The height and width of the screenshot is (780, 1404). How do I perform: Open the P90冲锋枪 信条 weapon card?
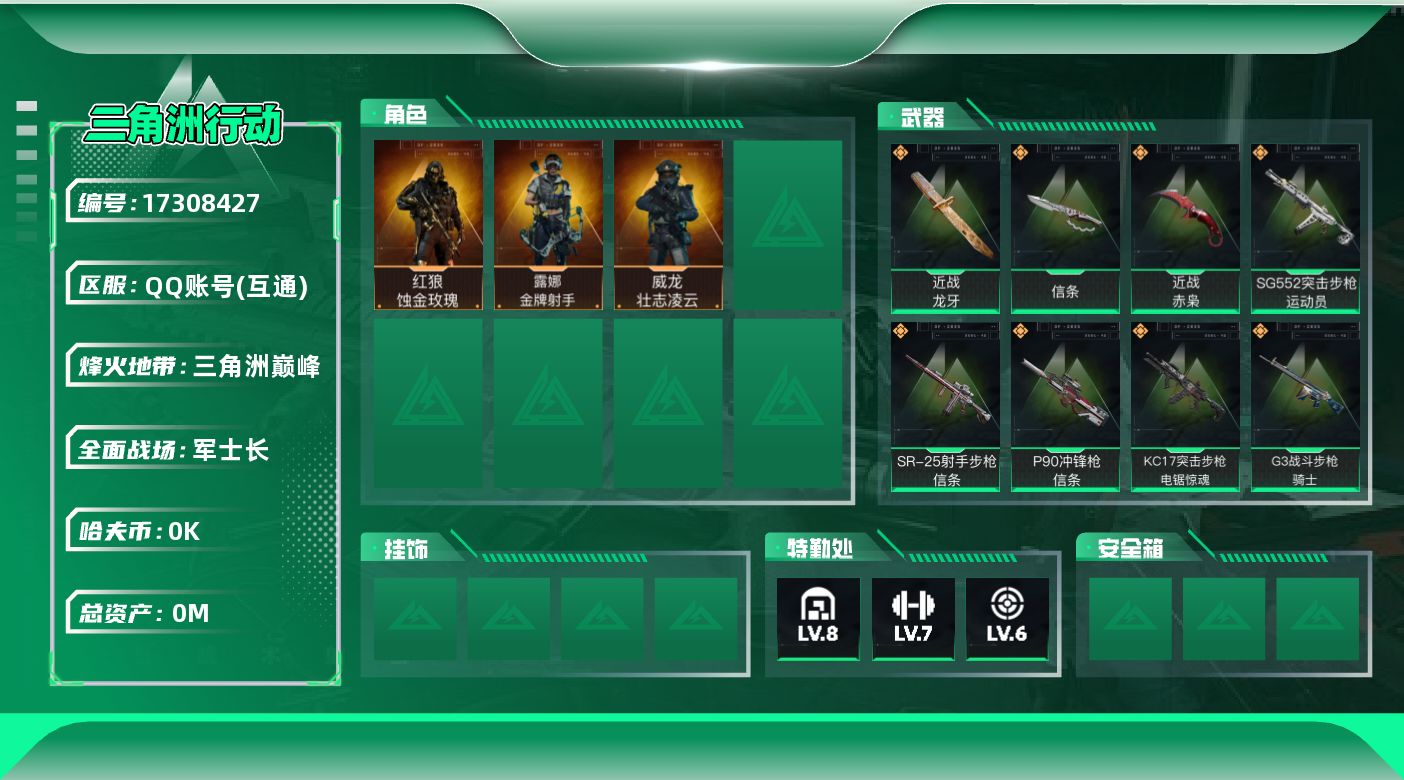click(1065, 406)
